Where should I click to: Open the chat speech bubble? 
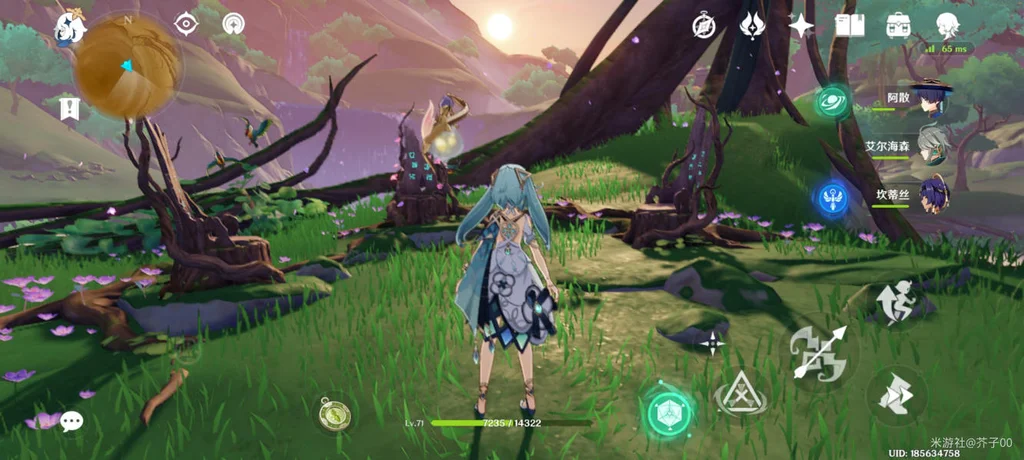[71, 421]
